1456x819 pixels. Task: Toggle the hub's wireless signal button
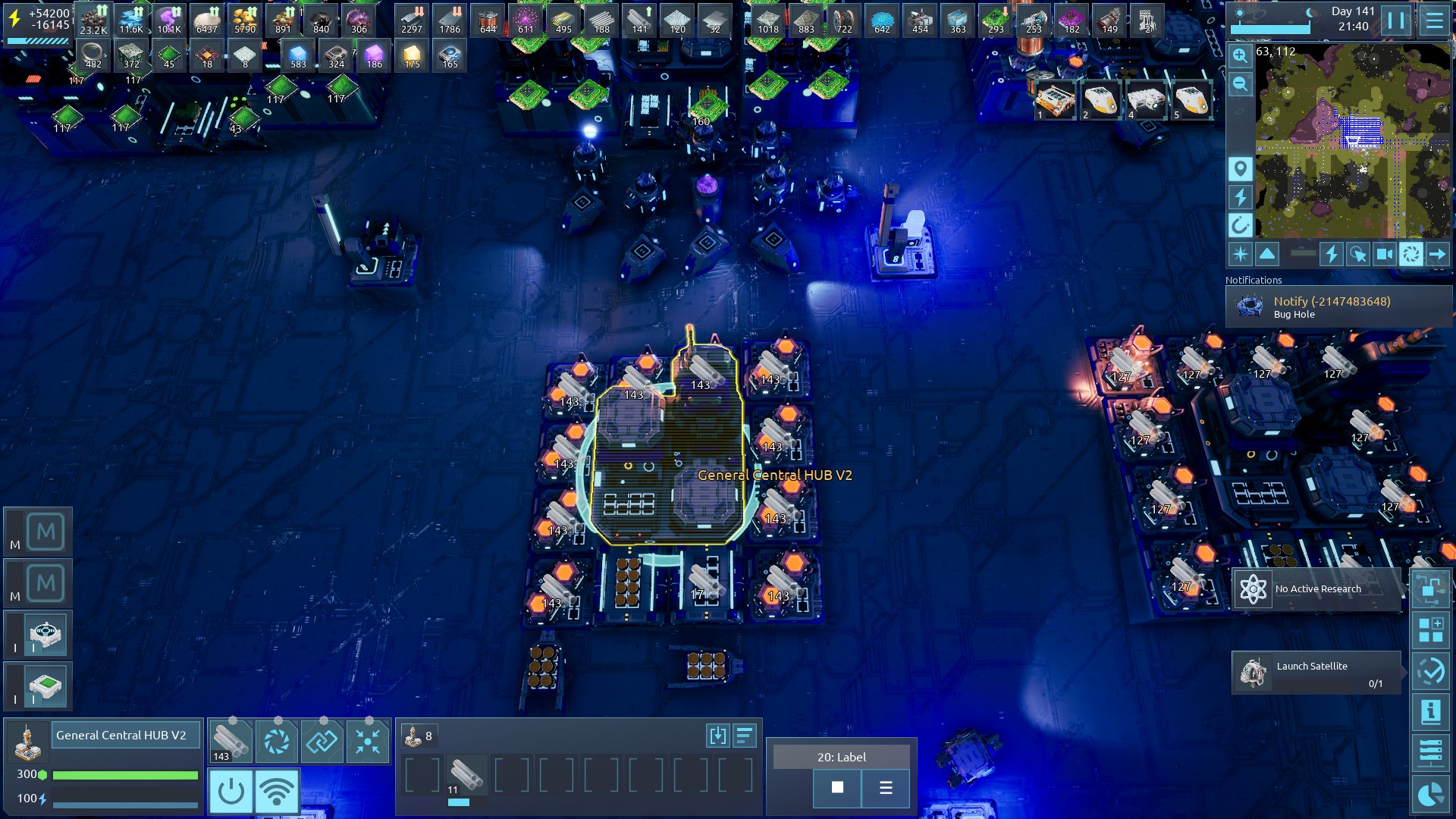tap(277, 792)
